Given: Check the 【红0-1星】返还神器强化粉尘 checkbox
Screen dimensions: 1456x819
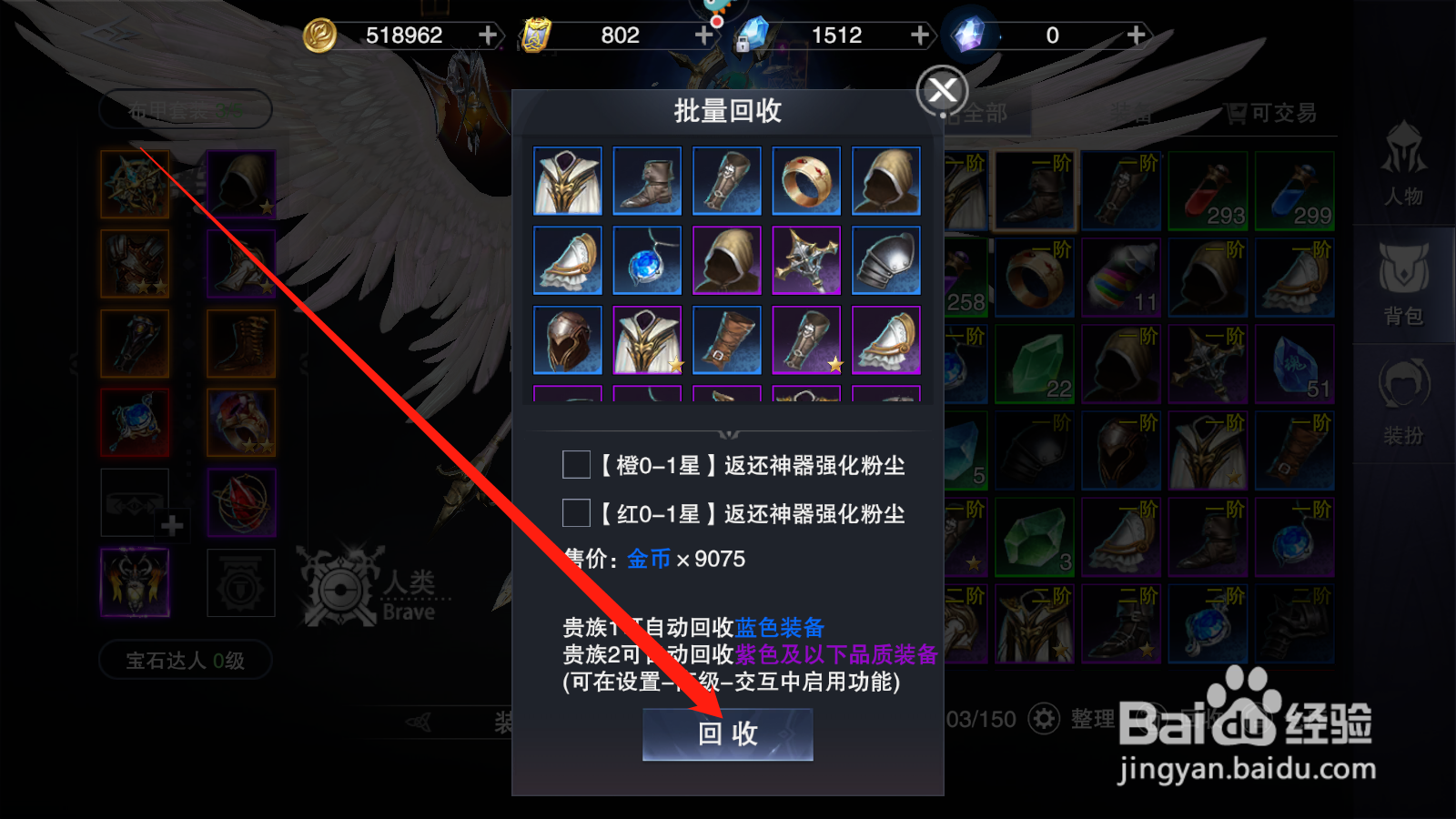Looking at the screenshot, I should point(575,514).
